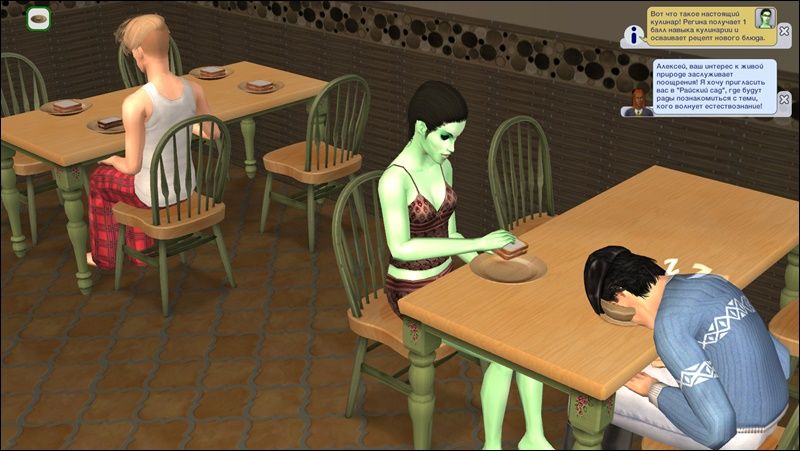The width and height of the screenshot is (800, 451).
Task: Click the green Sim portrait in notification
Action: 766,18
